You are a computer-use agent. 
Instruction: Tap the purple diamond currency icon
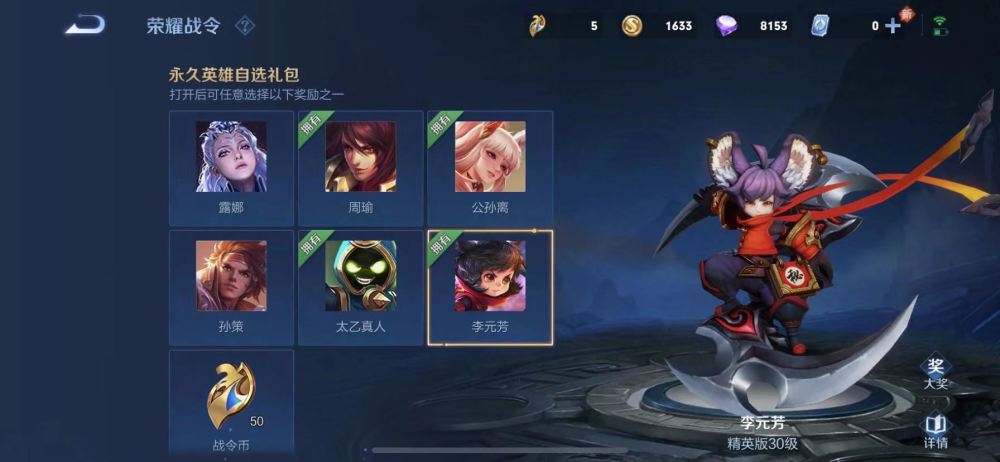[x=727, y=26]
